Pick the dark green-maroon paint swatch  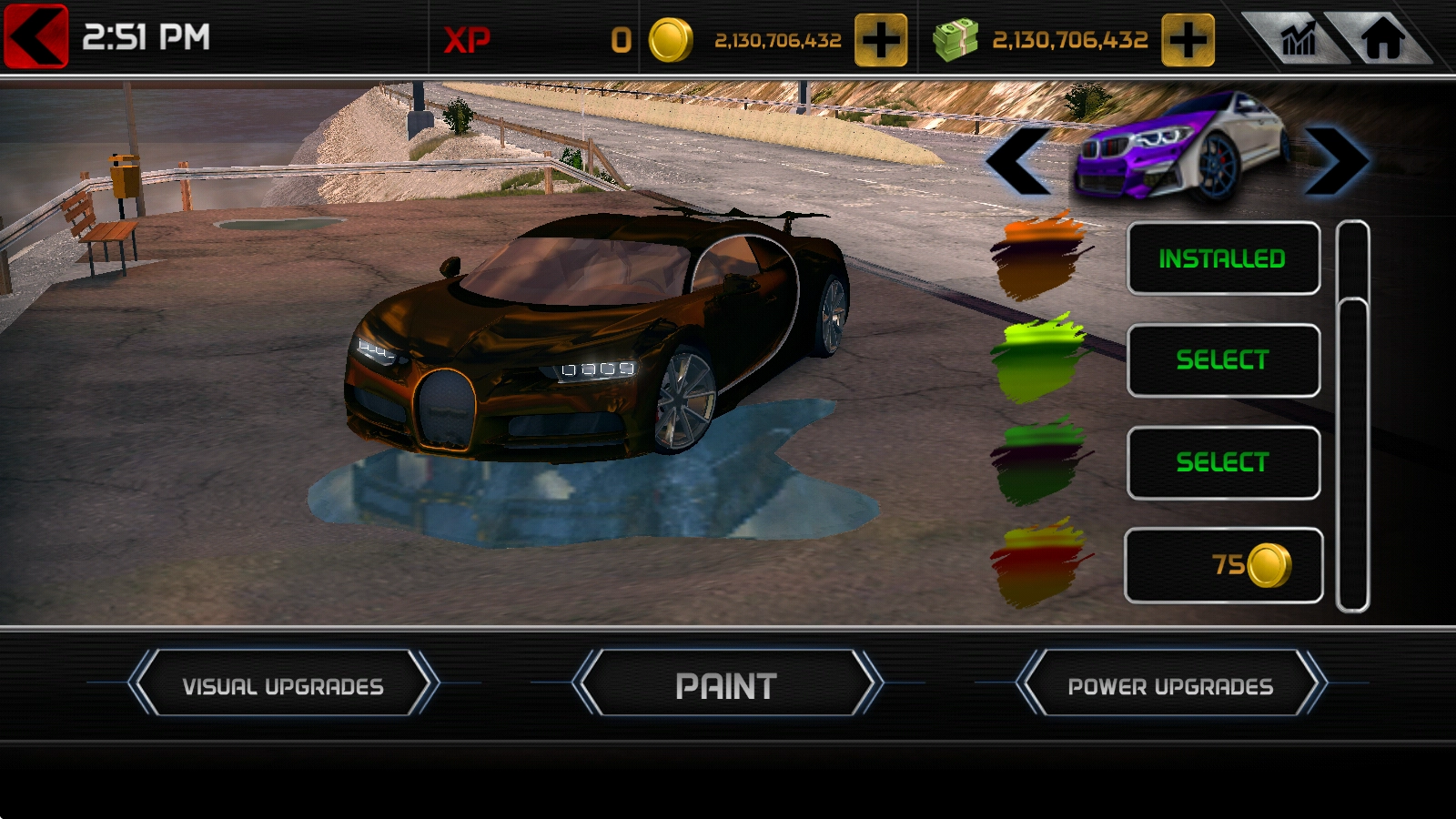(1042, 460)
